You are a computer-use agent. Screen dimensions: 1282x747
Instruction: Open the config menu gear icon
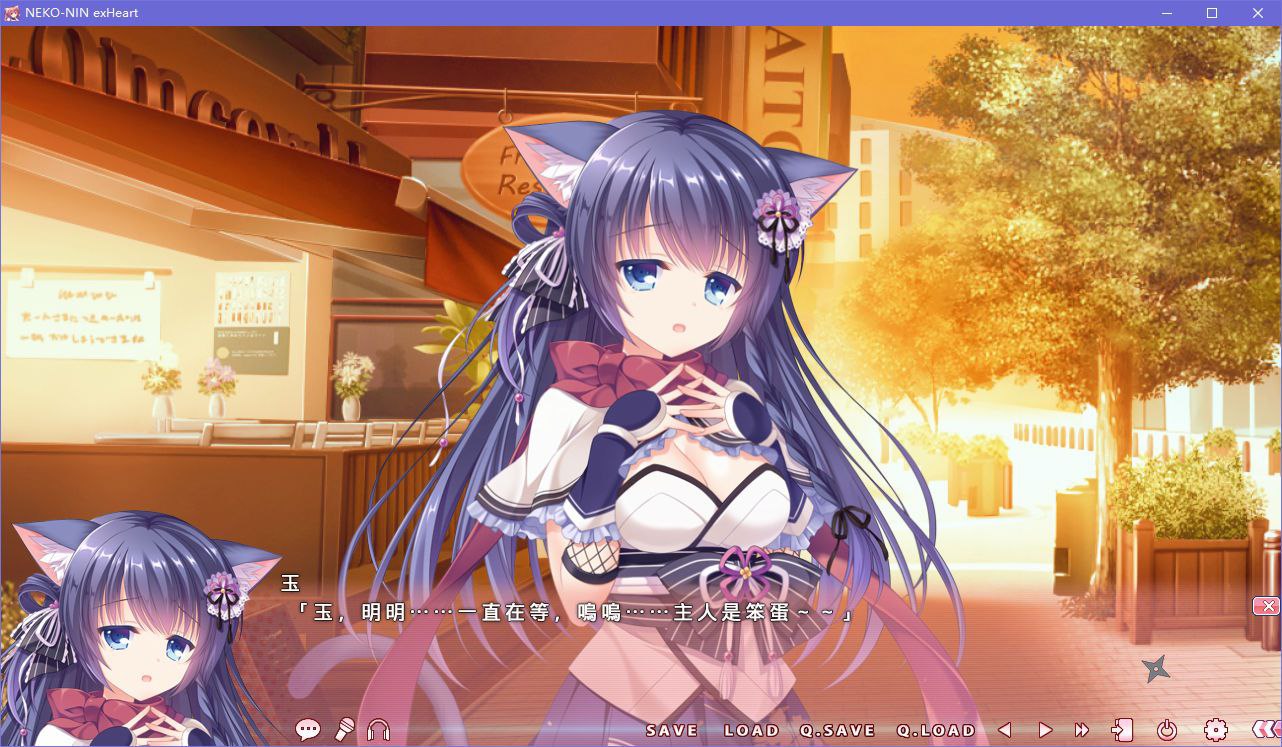[x=1216, y=730]
